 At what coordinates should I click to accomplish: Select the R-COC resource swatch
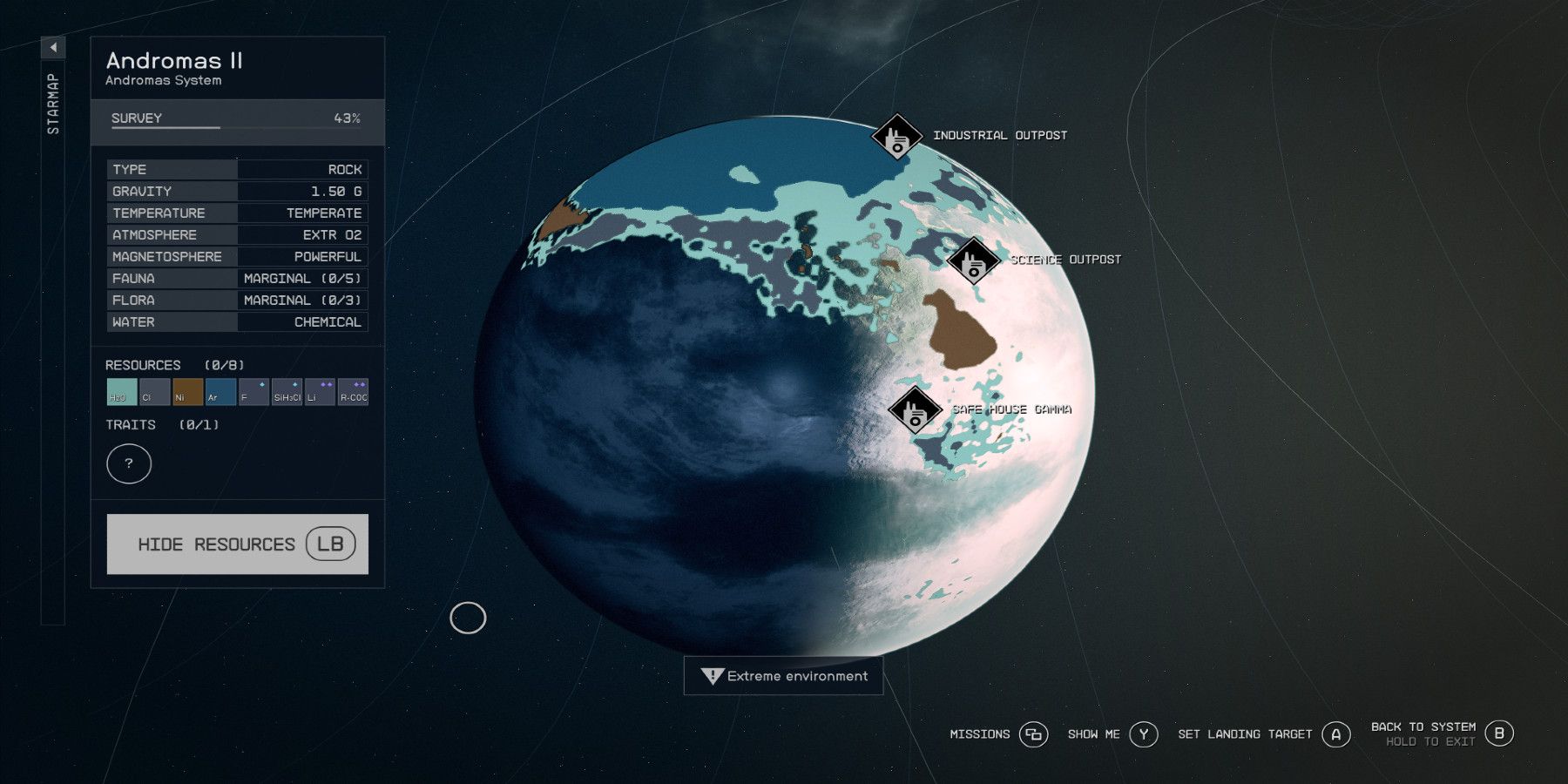point(353,393)
